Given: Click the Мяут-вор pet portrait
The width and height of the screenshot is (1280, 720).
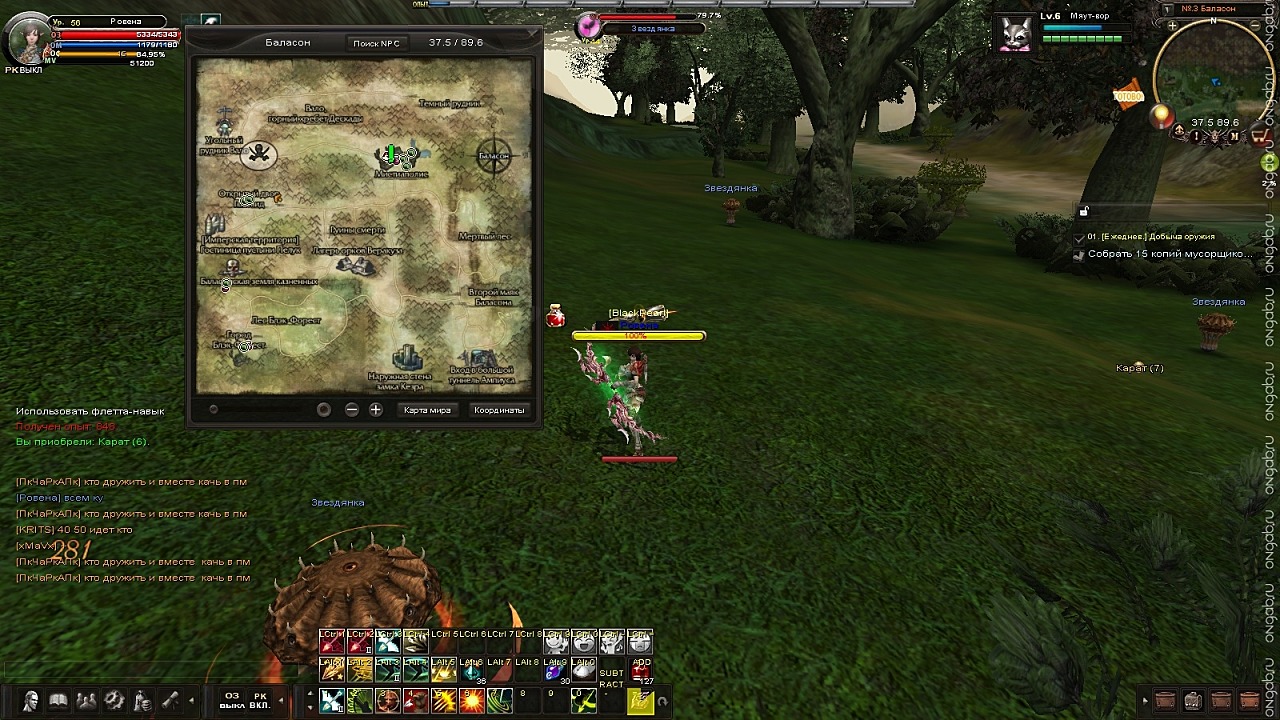Looking at the screenshot, I should click(x=1016, y=32).
